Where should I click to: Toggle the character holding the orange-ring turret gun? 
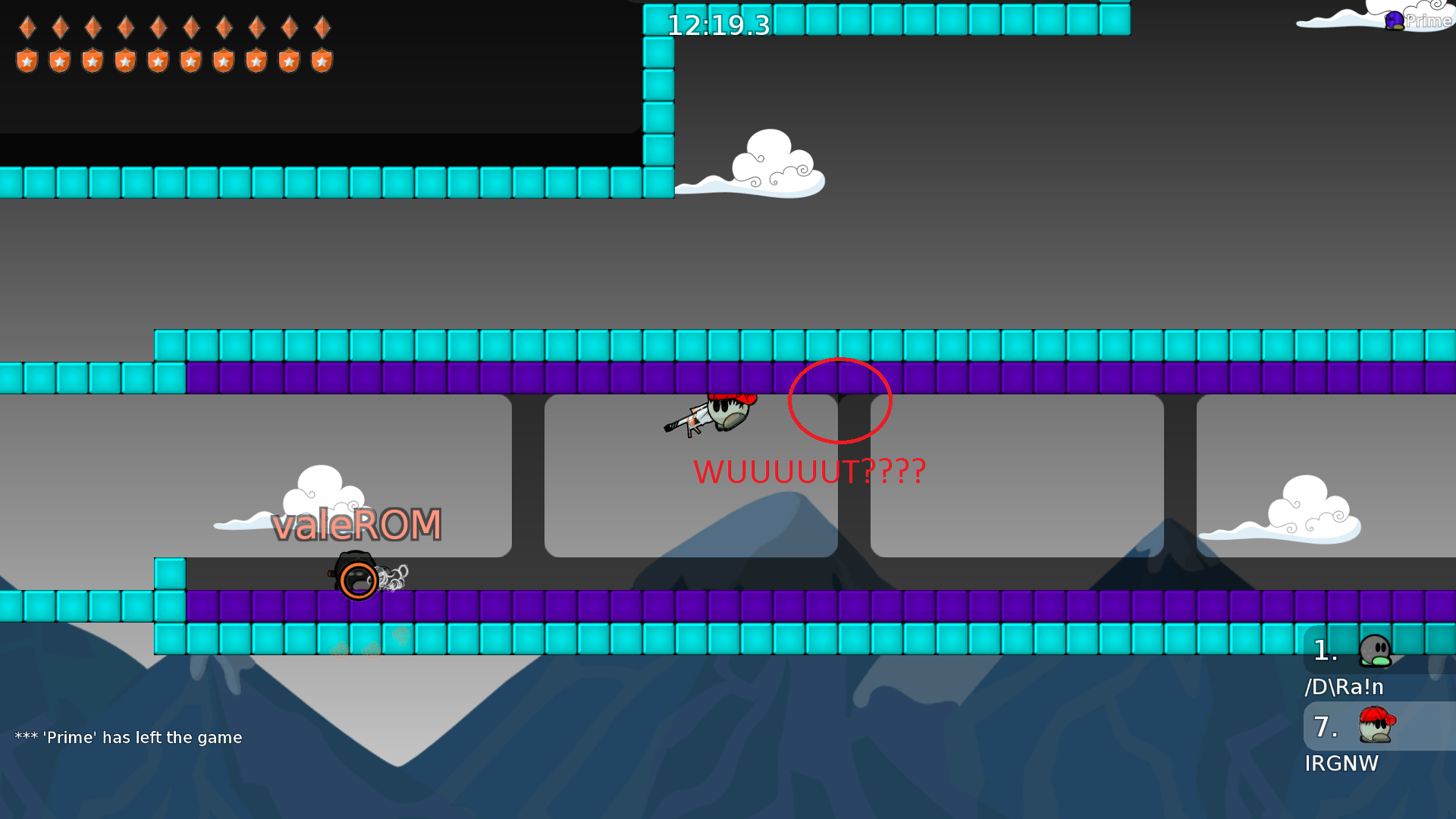pos(356,579)
